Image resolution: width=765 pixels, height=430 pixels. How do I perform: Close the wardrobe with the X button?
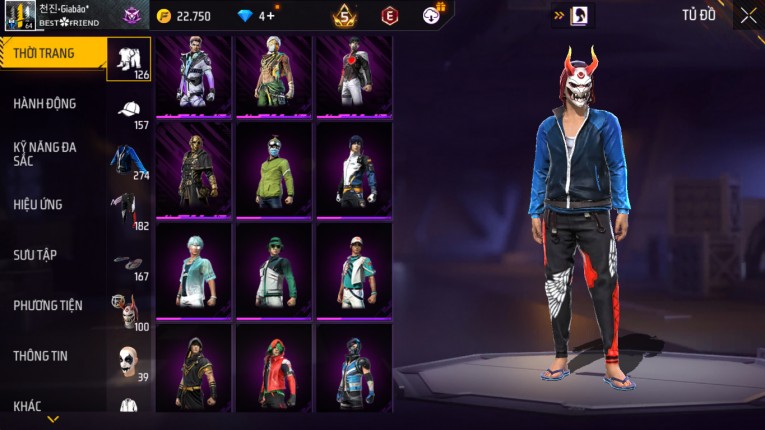tap(748, 15)
